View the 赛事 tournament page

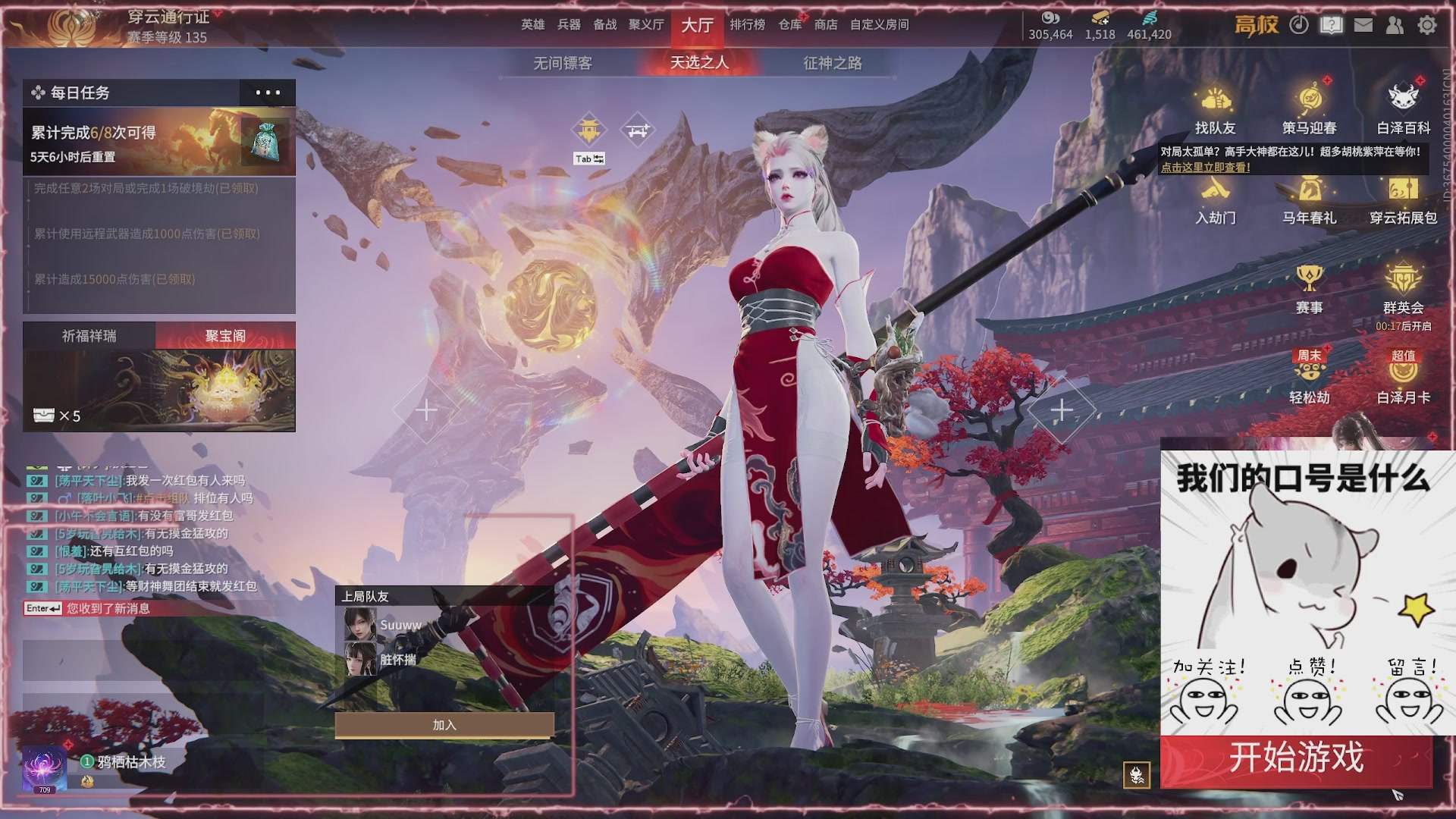(x=1310, y=289)
